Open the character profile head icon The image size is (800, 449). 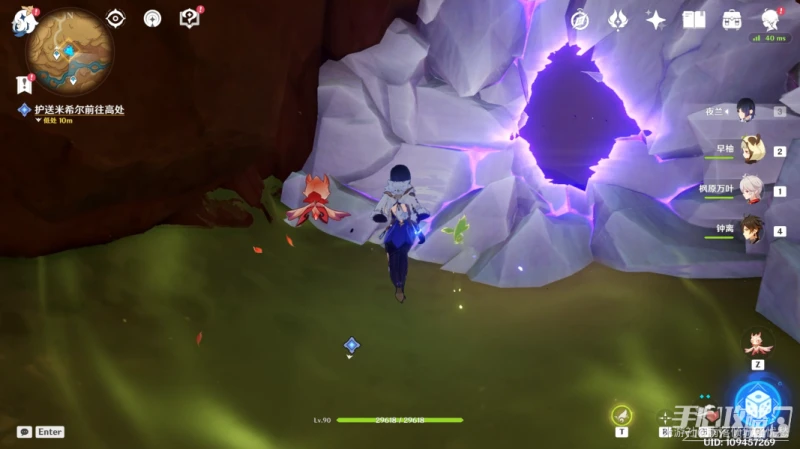click(x=771, y=20)
